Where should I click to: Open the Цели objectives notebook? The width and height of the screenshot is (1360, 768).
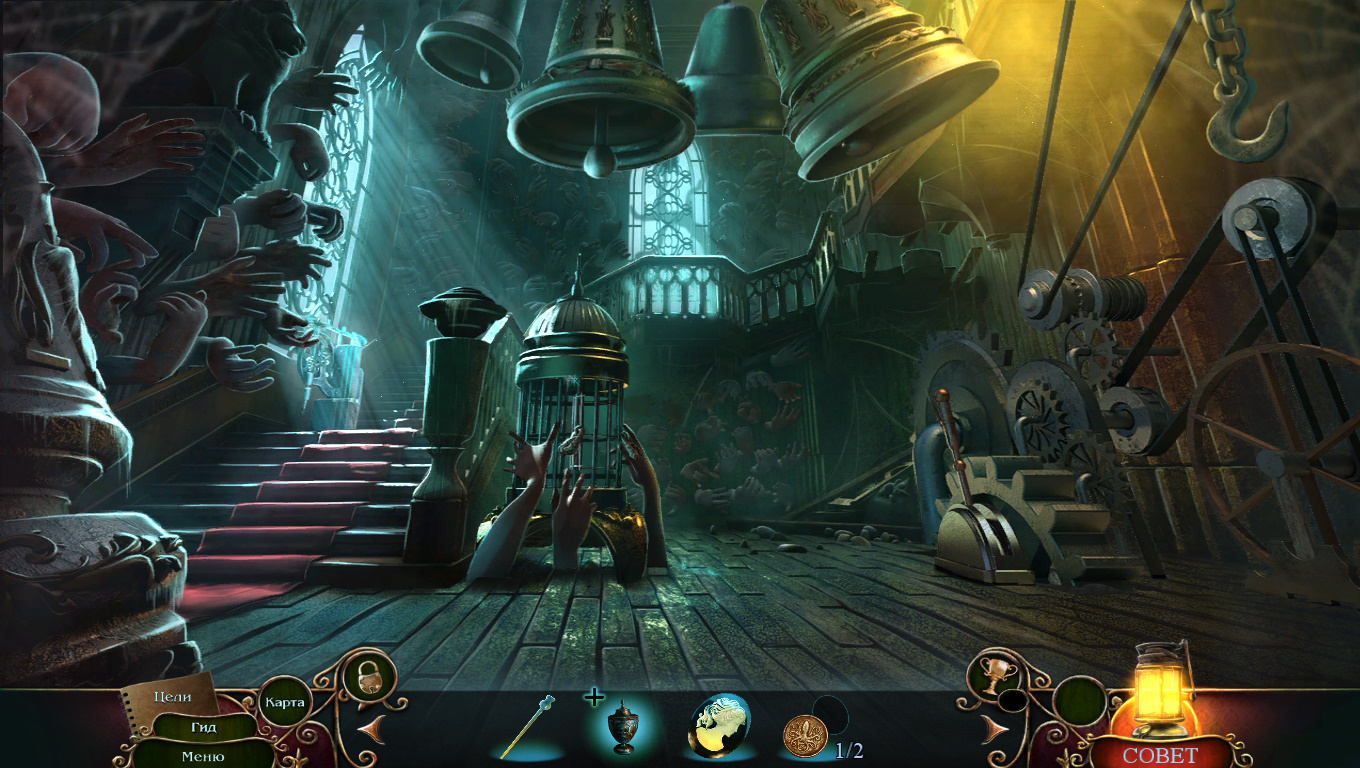172,697
